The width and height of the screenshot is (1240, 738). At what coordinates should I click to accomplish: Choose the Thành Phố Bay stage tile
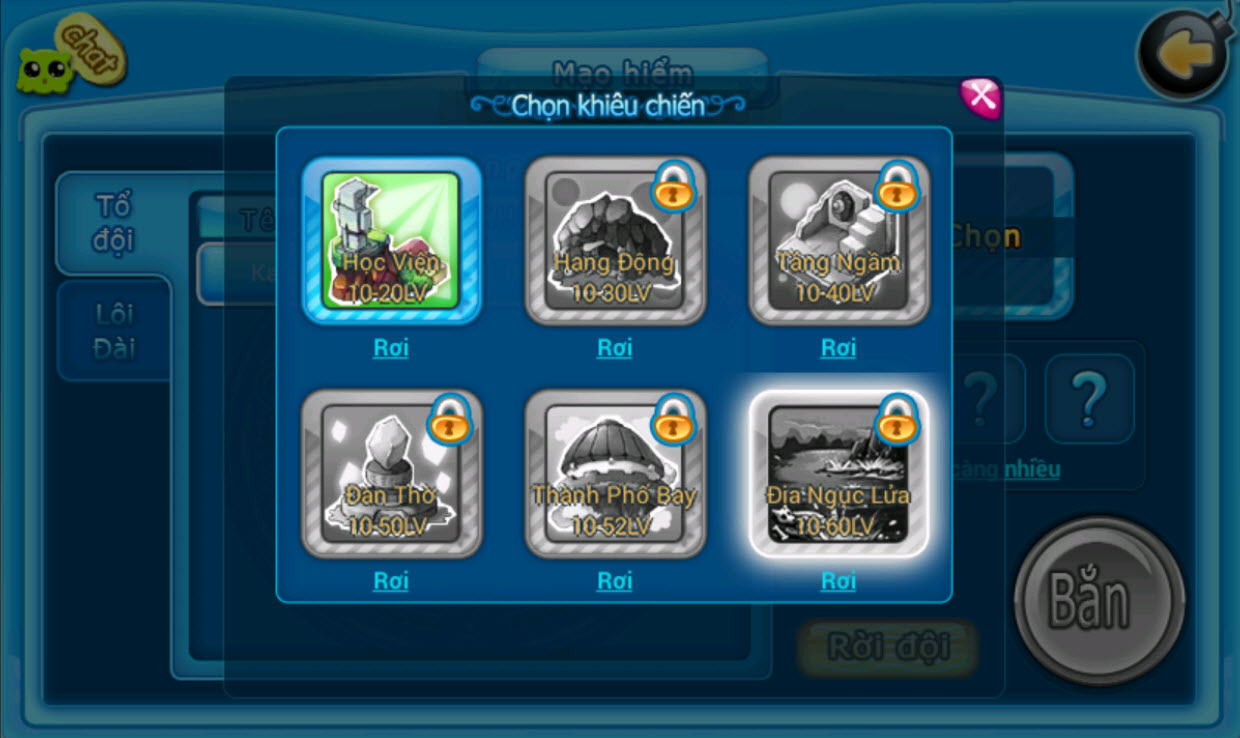[615, 473]
